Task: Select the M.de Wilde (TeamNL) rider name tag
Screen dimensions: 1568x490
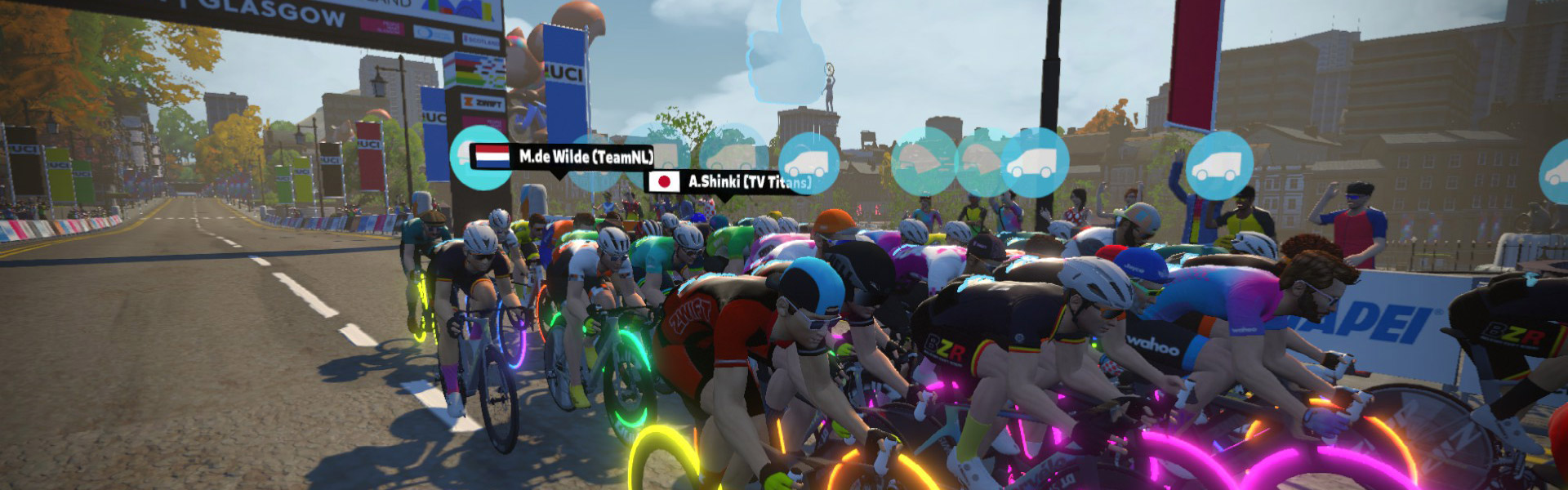Action: click(563, 156)
